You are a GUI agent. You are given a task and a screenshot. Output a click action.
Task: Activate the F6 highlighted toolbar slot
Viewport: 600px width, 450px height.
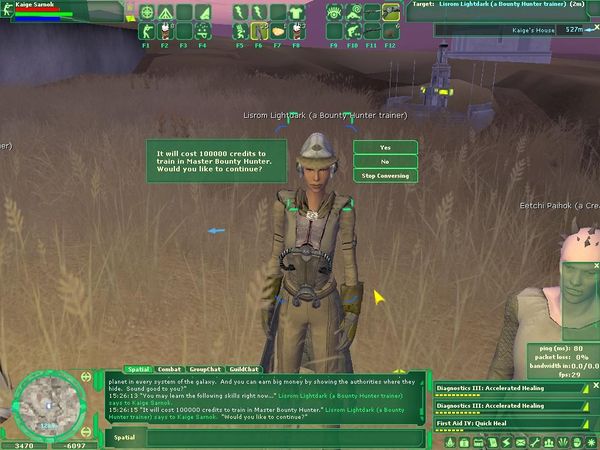pyautogui.click(x=259, y=31)
